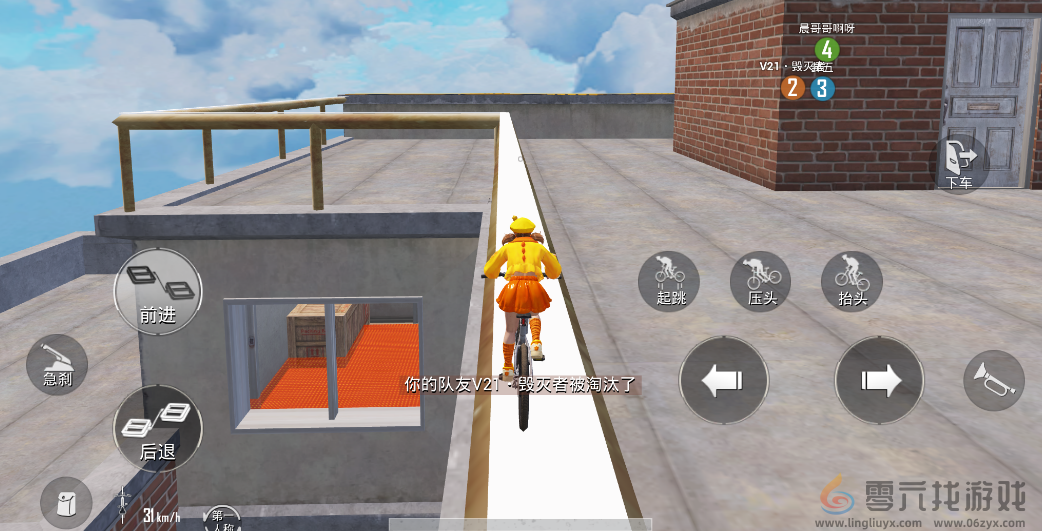Select the orange teammate marker number 2
Viewport: 1042px width, 531px height.
pyautogui.click(x=793, y=88)
